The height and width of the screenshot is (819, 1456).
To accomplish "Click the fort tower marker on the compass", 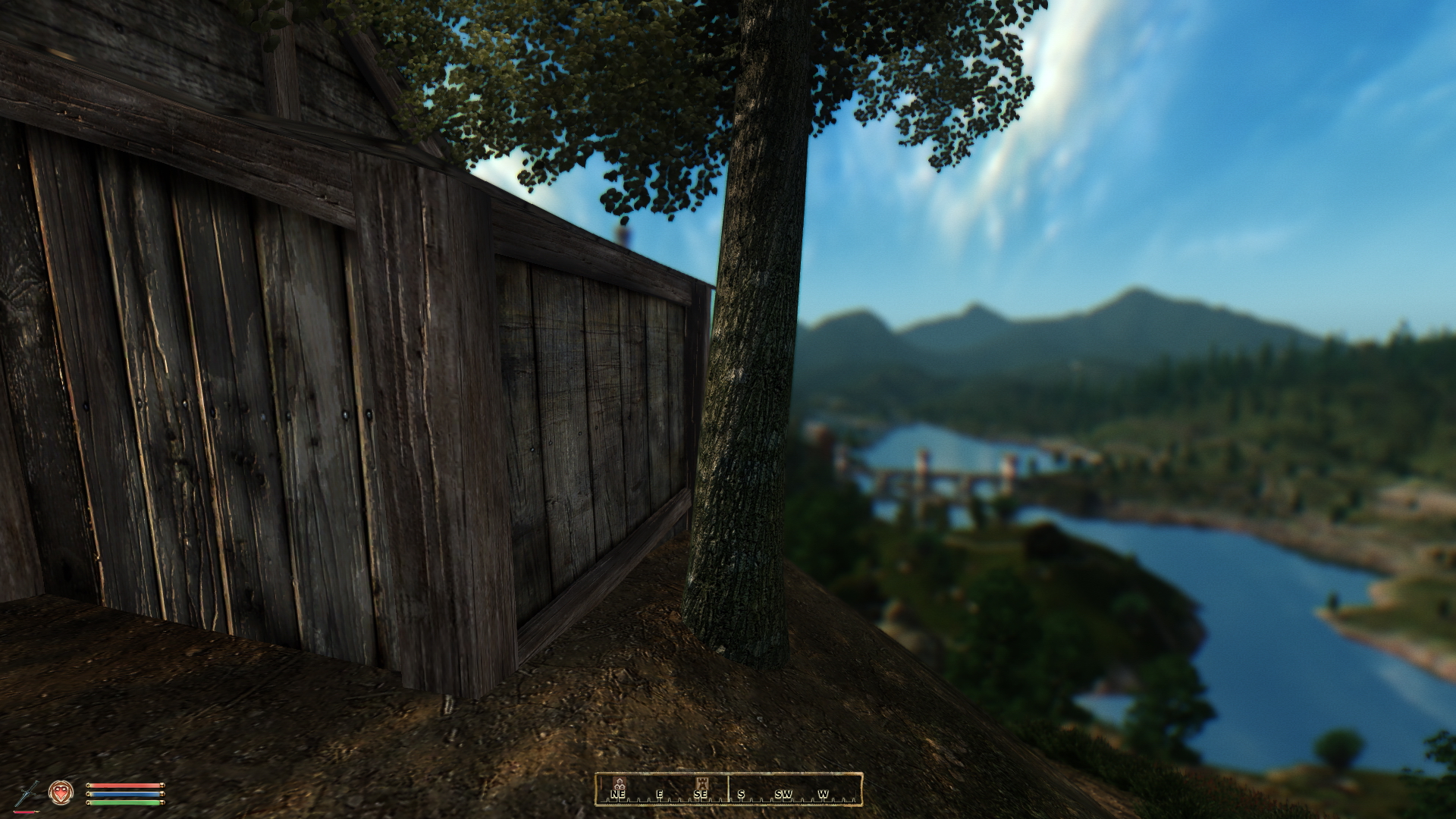I will pyautogui.click(x=701, y=783).
